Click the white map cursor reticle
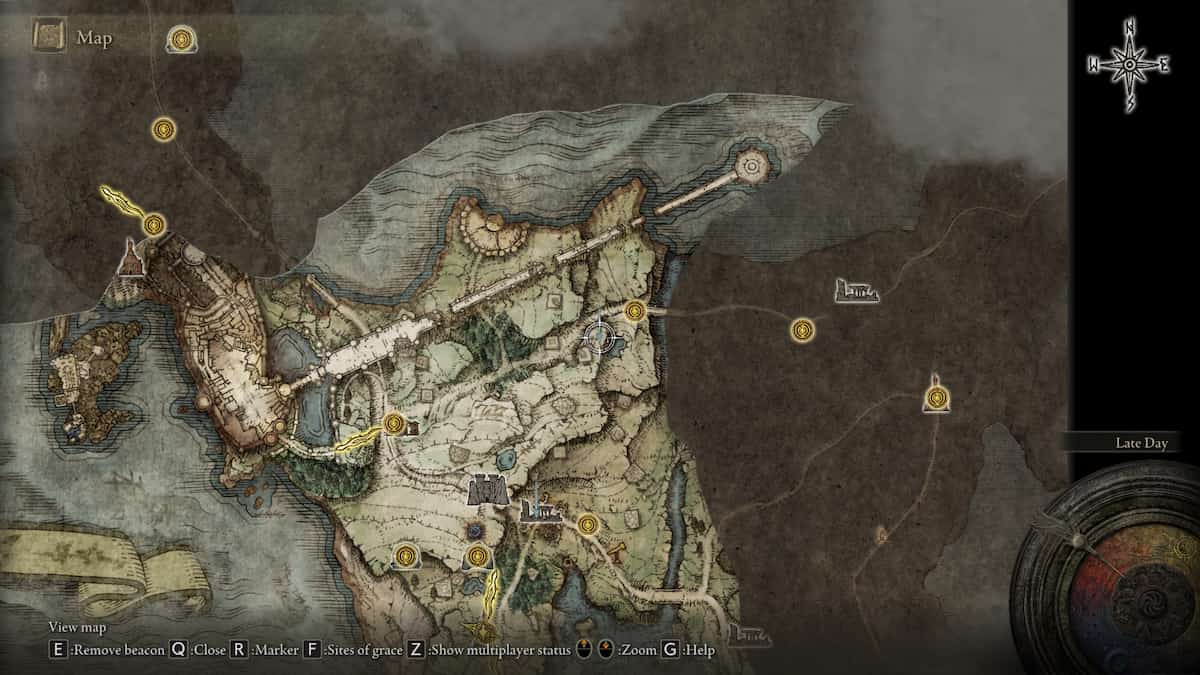This screenshot has height=675, width=1200. [599, 338]
